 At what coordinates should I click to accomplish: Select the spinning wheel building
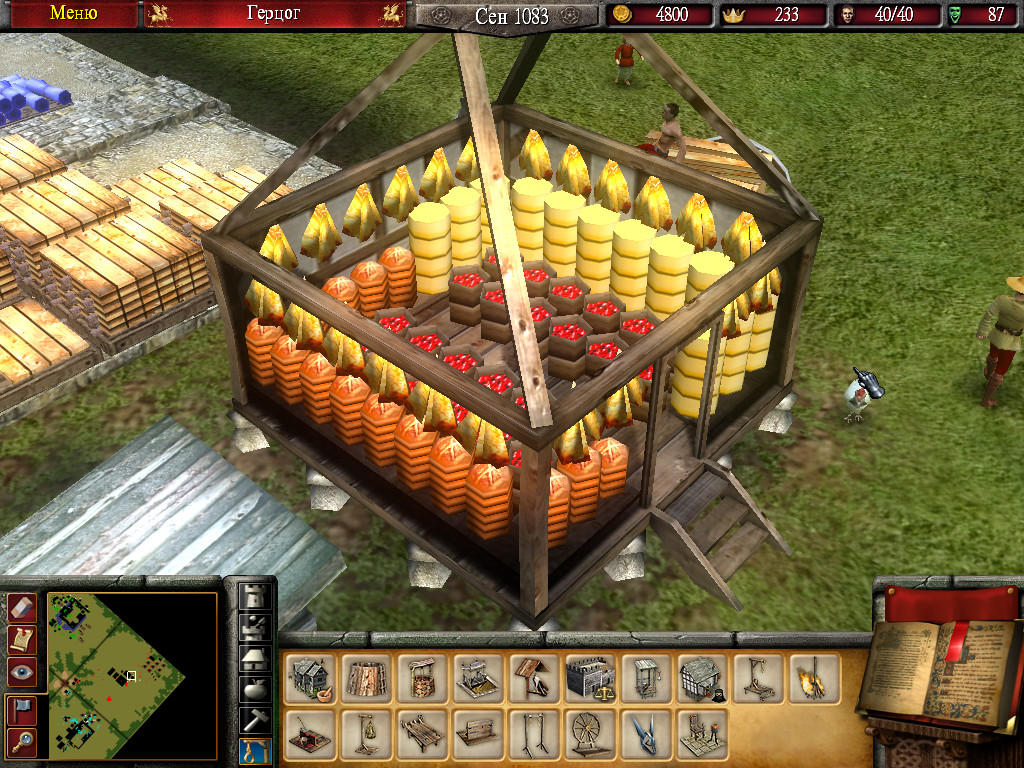coord(590,735)
